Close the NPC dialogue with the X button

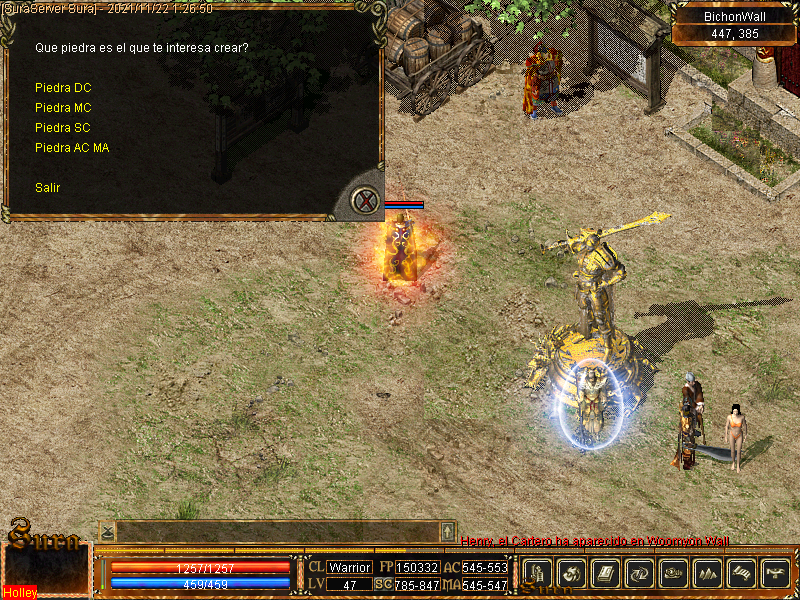point(367,201)
